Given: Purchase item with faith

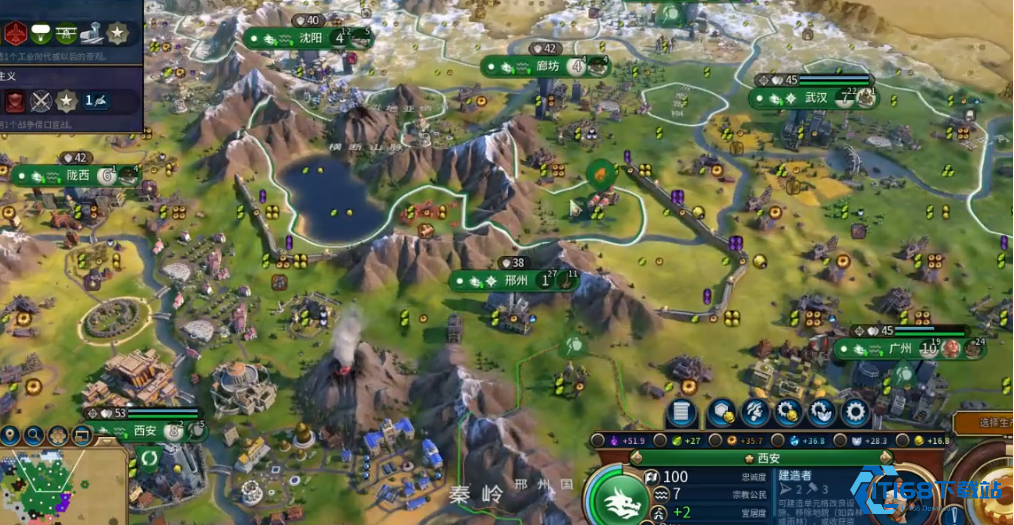Looking at the screenshot, I should point(821,412).
